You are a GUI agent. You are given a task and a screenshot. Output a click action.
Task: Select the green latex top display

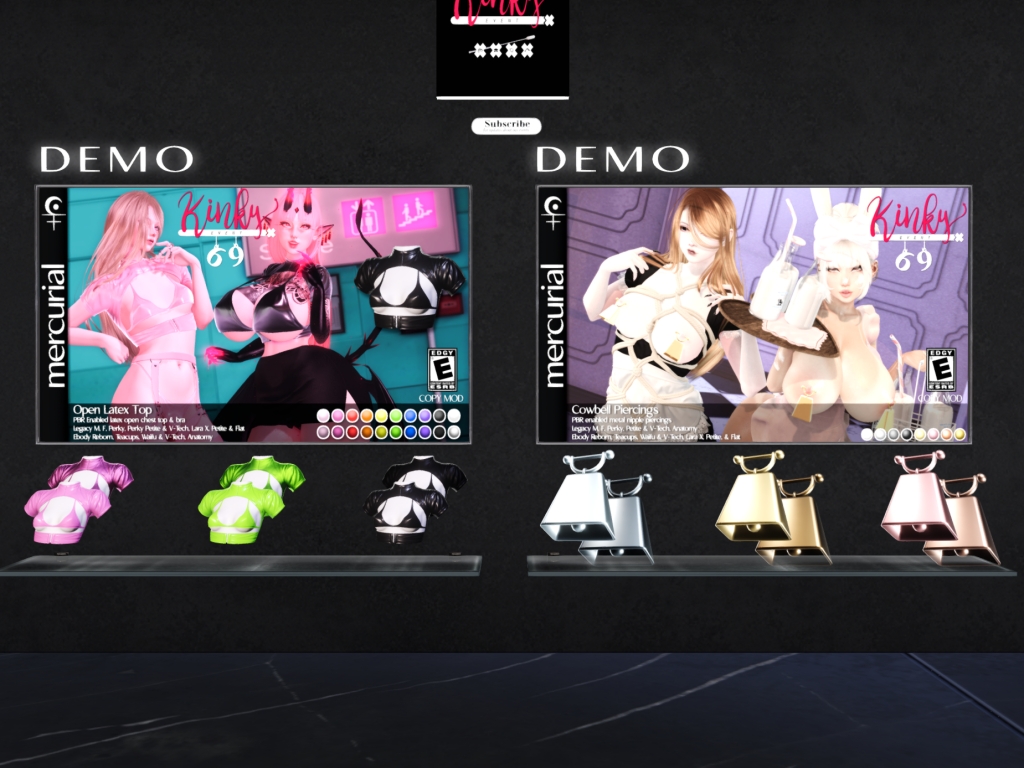coord(250,499)
